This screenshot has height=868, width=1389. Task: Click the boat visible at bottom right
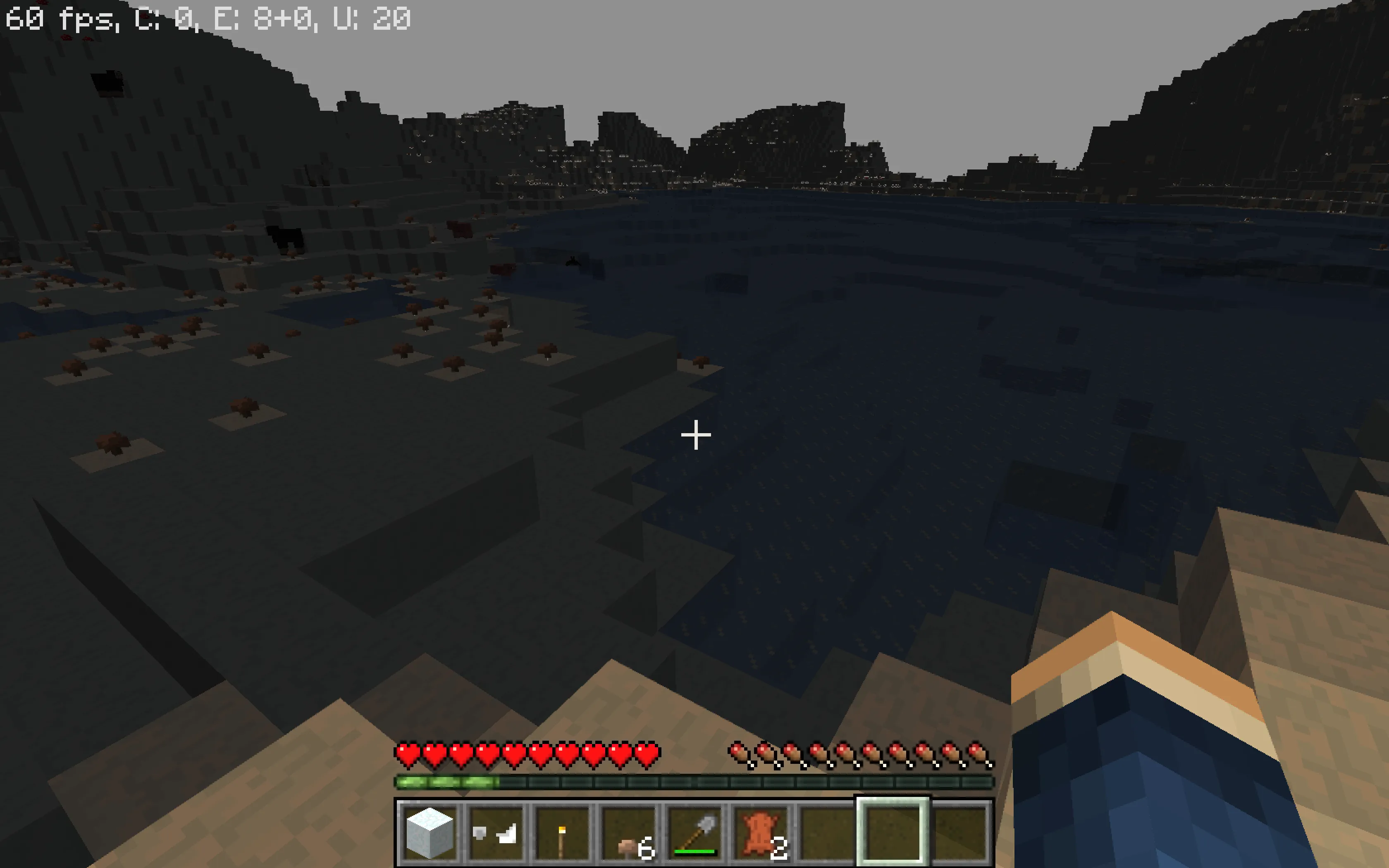click(1205, 763)
